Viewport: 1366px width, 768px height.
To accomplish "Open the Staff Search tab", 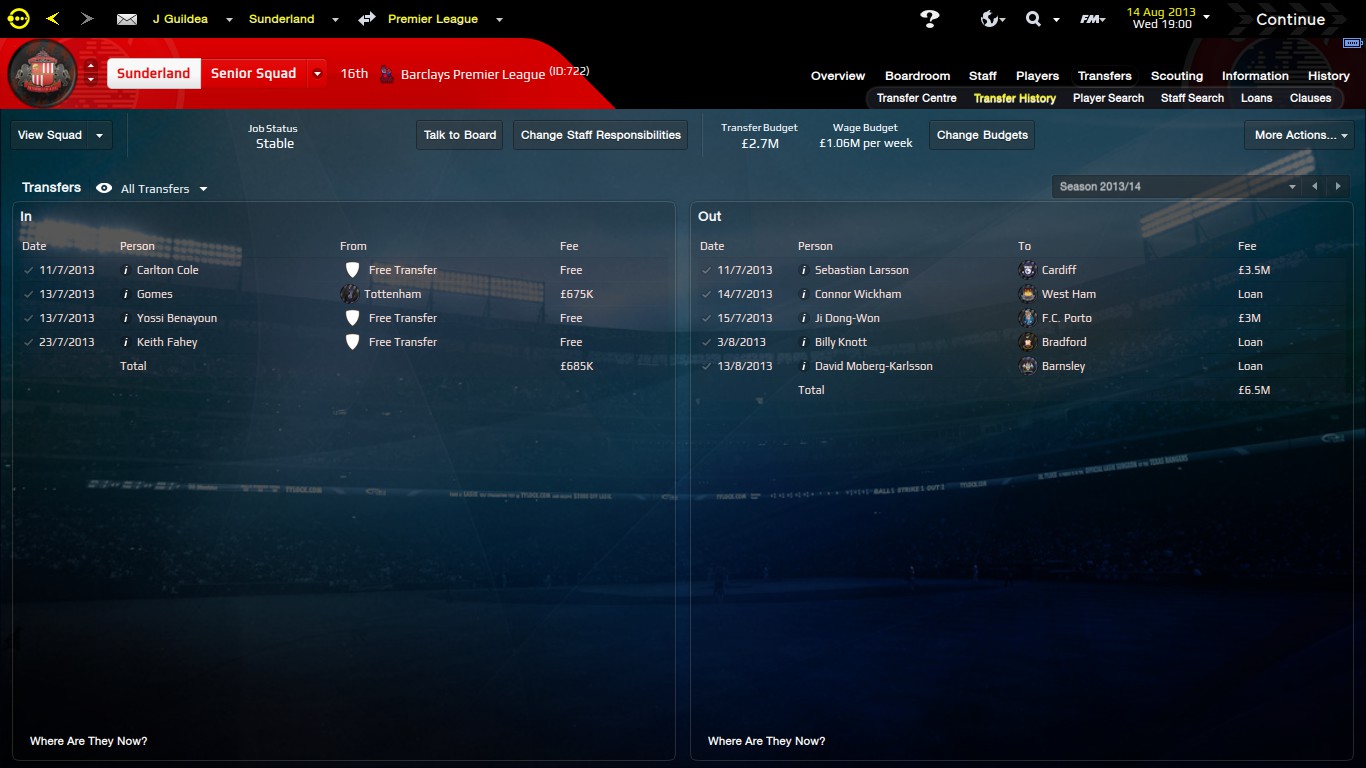I will click(1192, 98).
